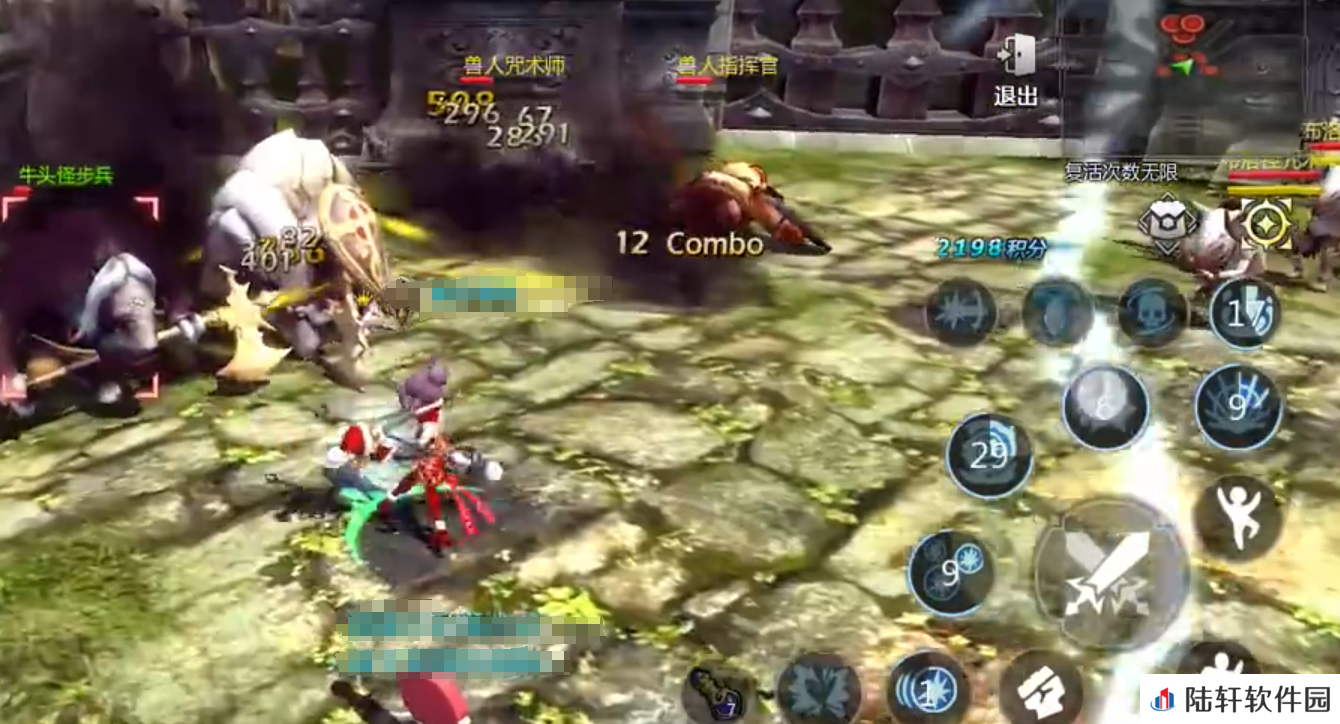The height and width of the screenshot is (724, 1340).
Task: Activate the spiky leaf burst skill
Action: tap(820, 690)
